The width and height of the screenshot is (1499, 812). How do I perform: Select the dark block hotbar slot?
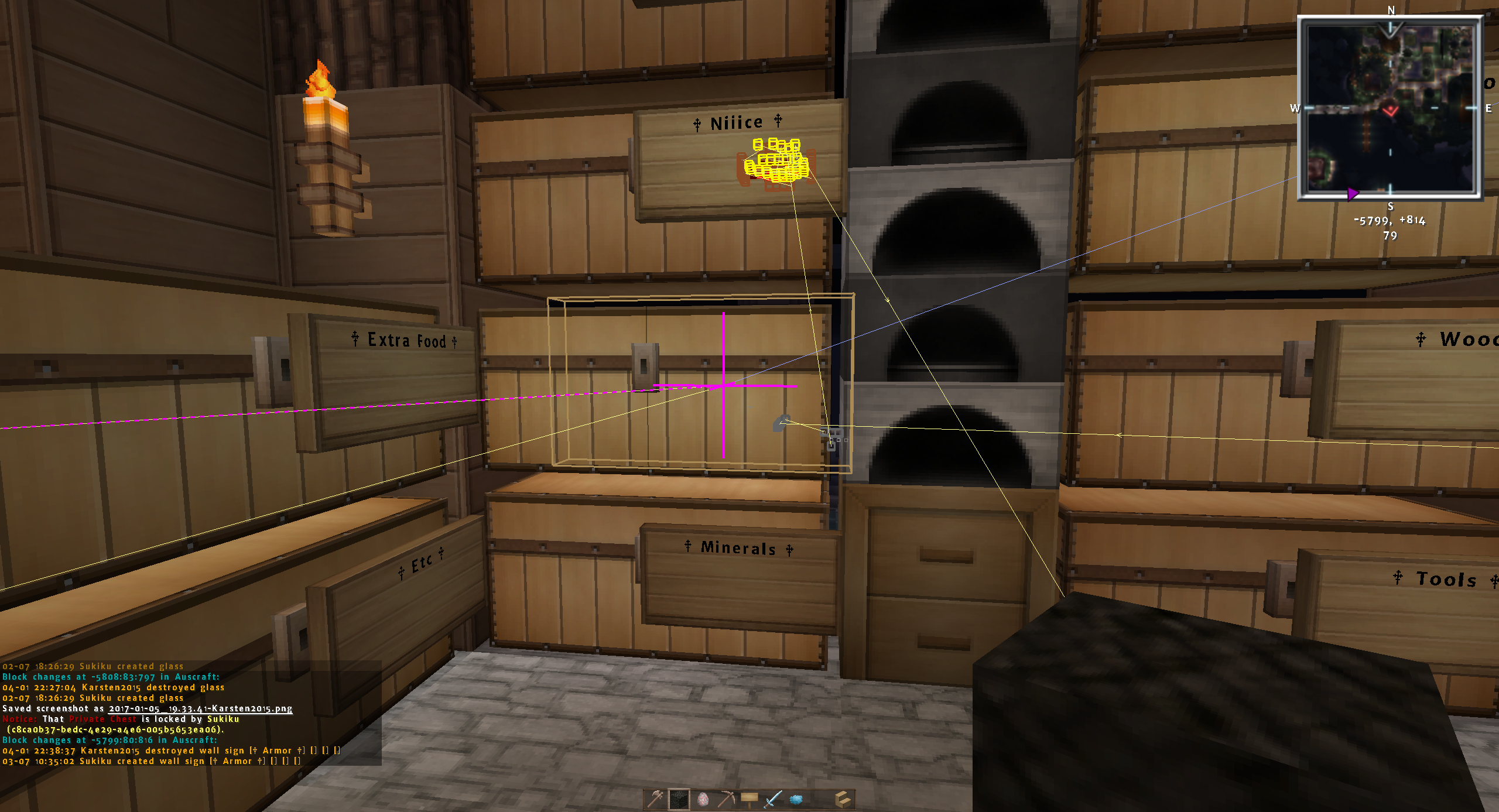tap(679, 799)
